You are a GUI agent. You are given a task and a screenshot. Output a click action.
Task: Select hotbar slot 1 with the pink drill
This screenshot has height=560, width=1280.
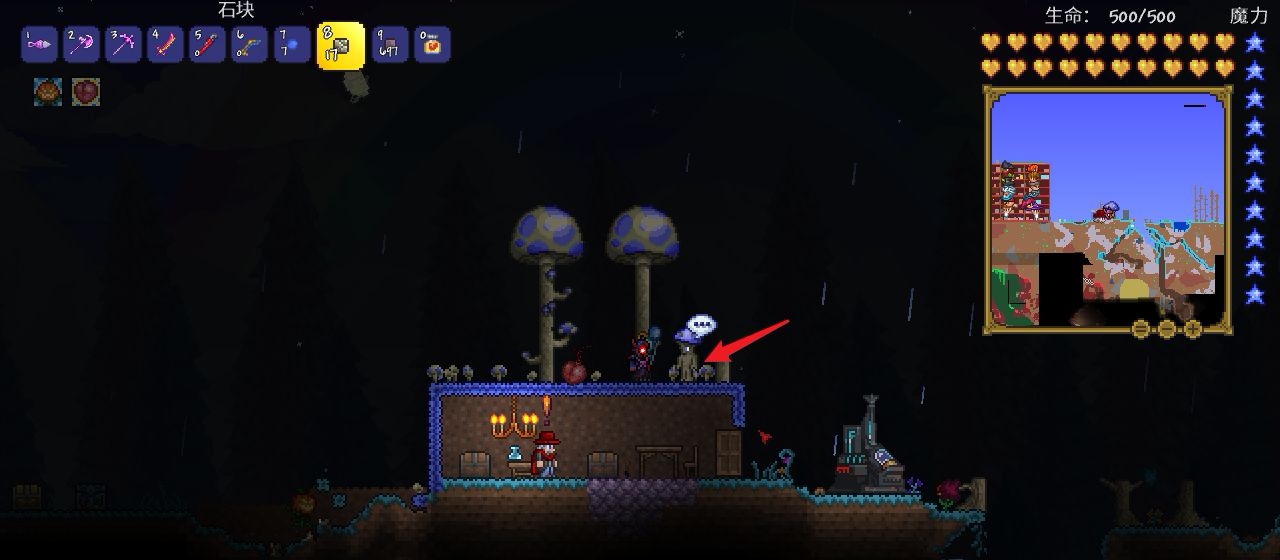(x=38, y=45)
